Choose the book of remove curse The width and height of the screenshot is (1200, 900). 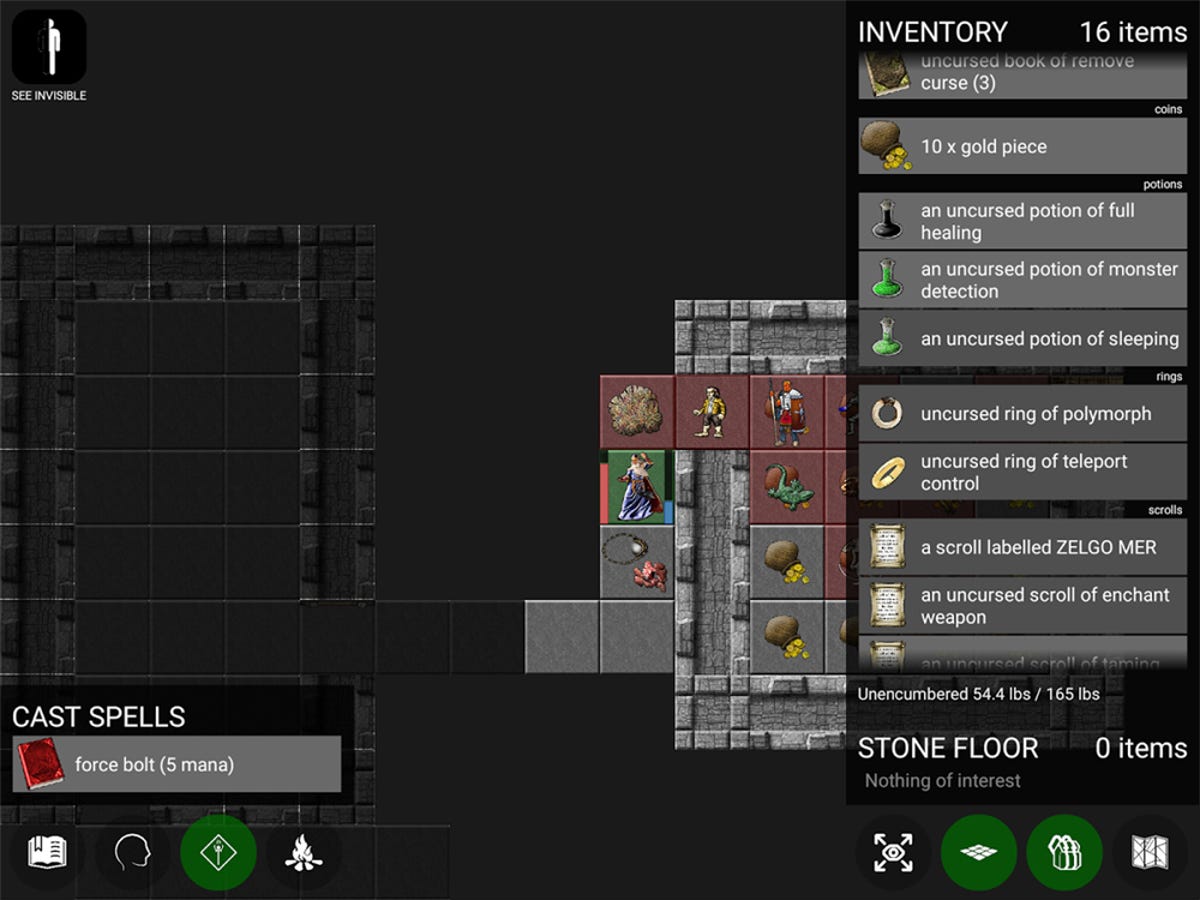click(1022, 74)
